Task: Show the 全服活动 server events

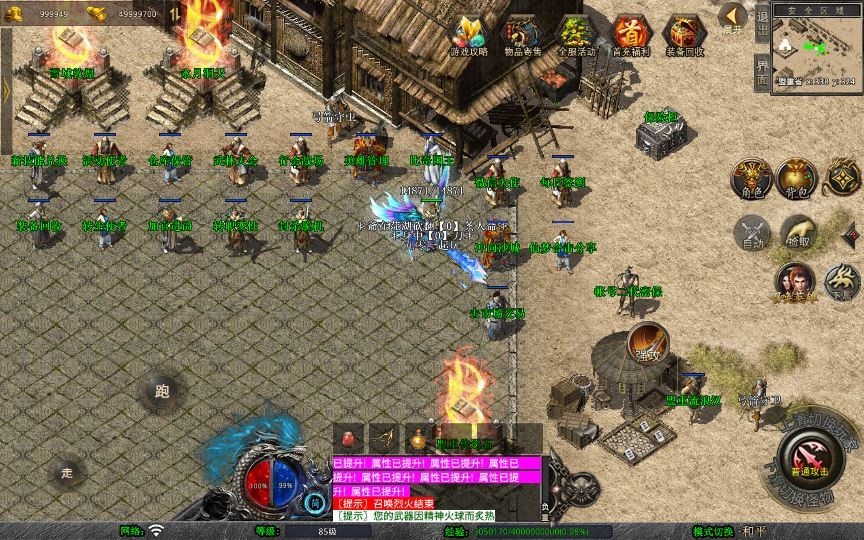Action: point(576,36)
